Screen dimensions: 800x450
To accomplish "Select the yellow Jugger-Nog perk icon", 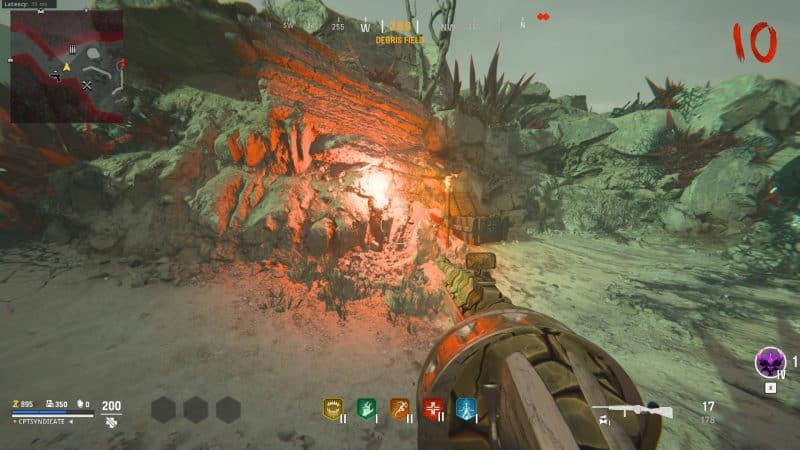I will click(332, 408).
